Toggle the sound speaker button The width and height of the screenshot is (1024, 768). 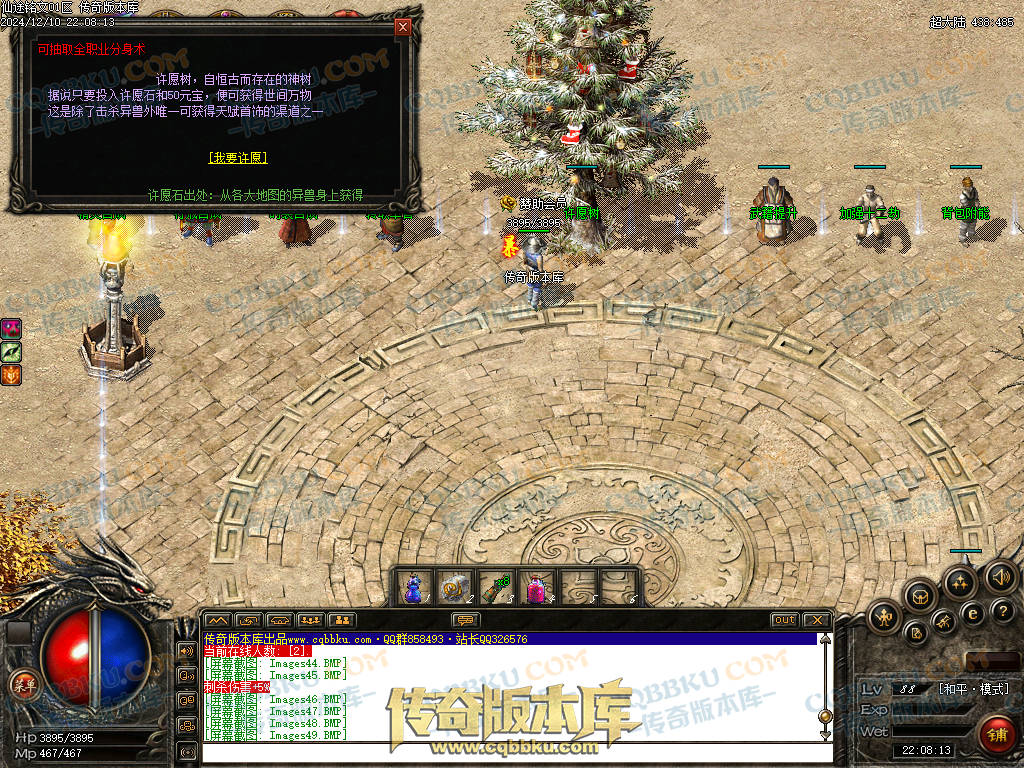coord(1000,576)
